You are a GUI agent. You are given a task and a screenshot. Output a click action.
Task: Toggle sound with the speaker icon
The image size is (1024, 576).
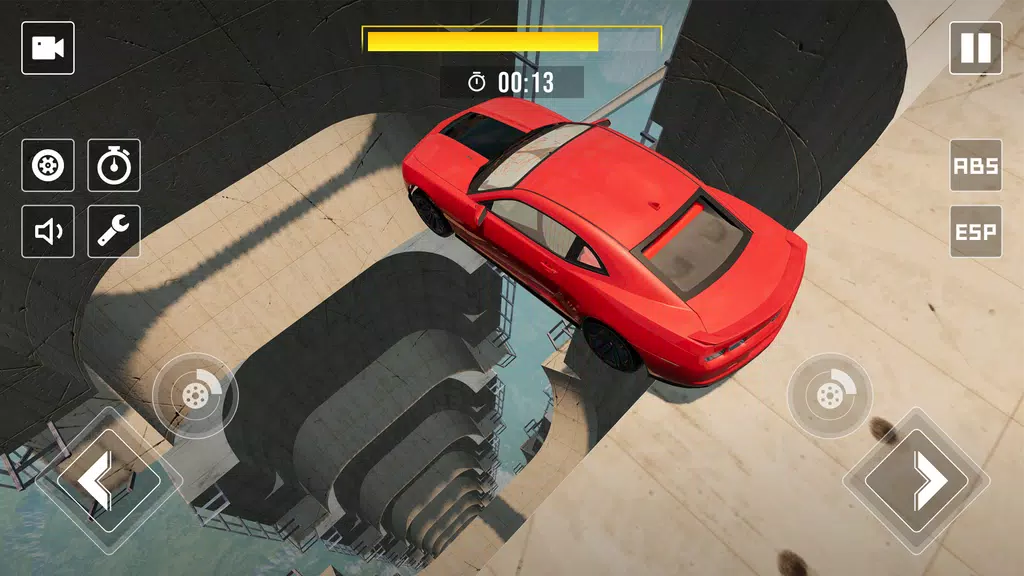pyautogui.click(x=48, y=232)
